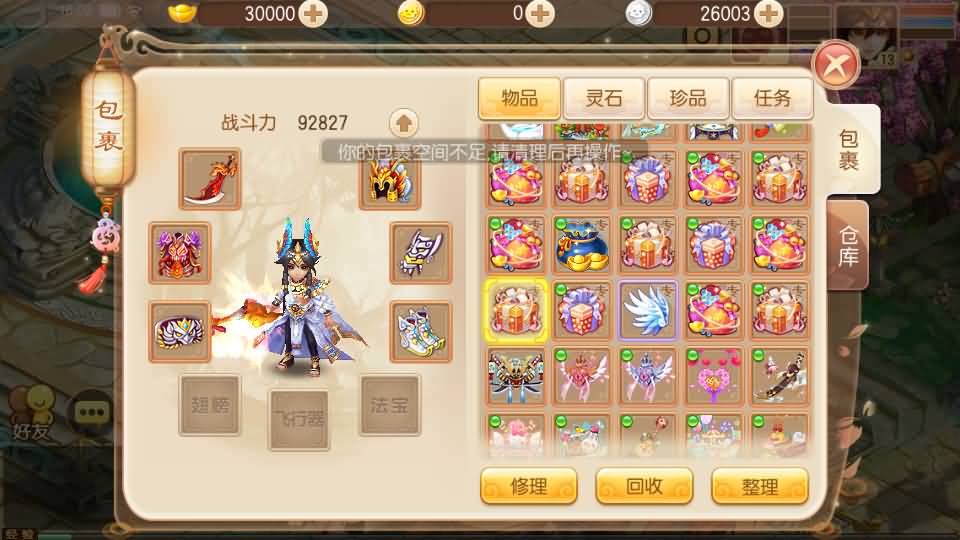Click the combat power up-arrow button
Image resolution: width=960 pixels, height=540 pixels.
(x=403, y=124)
